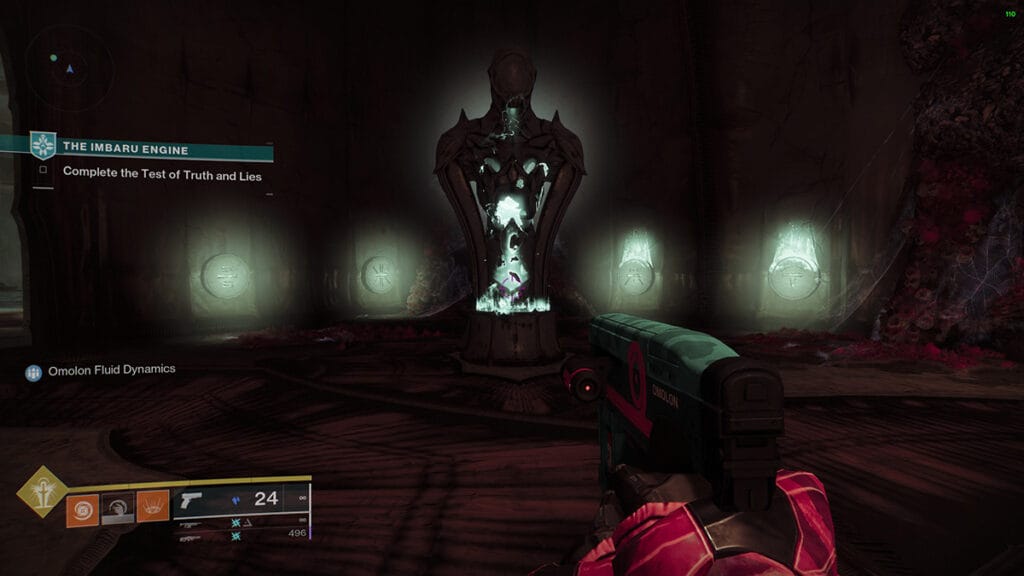Screen dimensions: 1024x576
Task: Tick the Test of Truth and Lies objective box
Action: tap(43, 171)
